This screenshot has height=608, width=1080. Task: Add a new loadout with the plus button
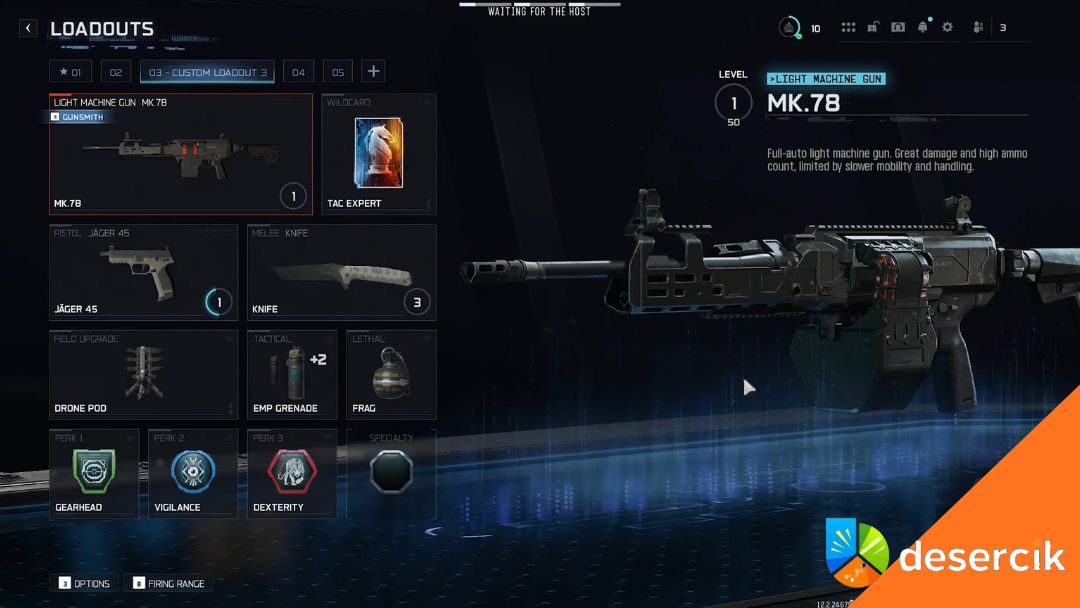click(373, 71)
